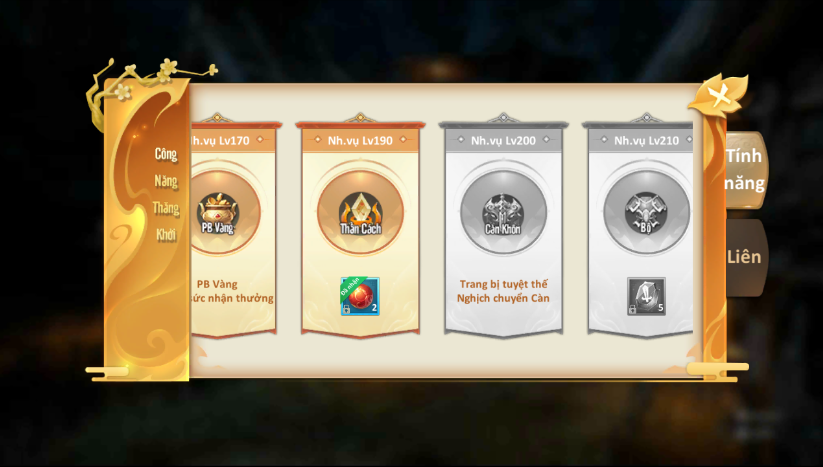Inspect the red gem reward item
This screenshot has width=823, height=467.
[360, 296]
